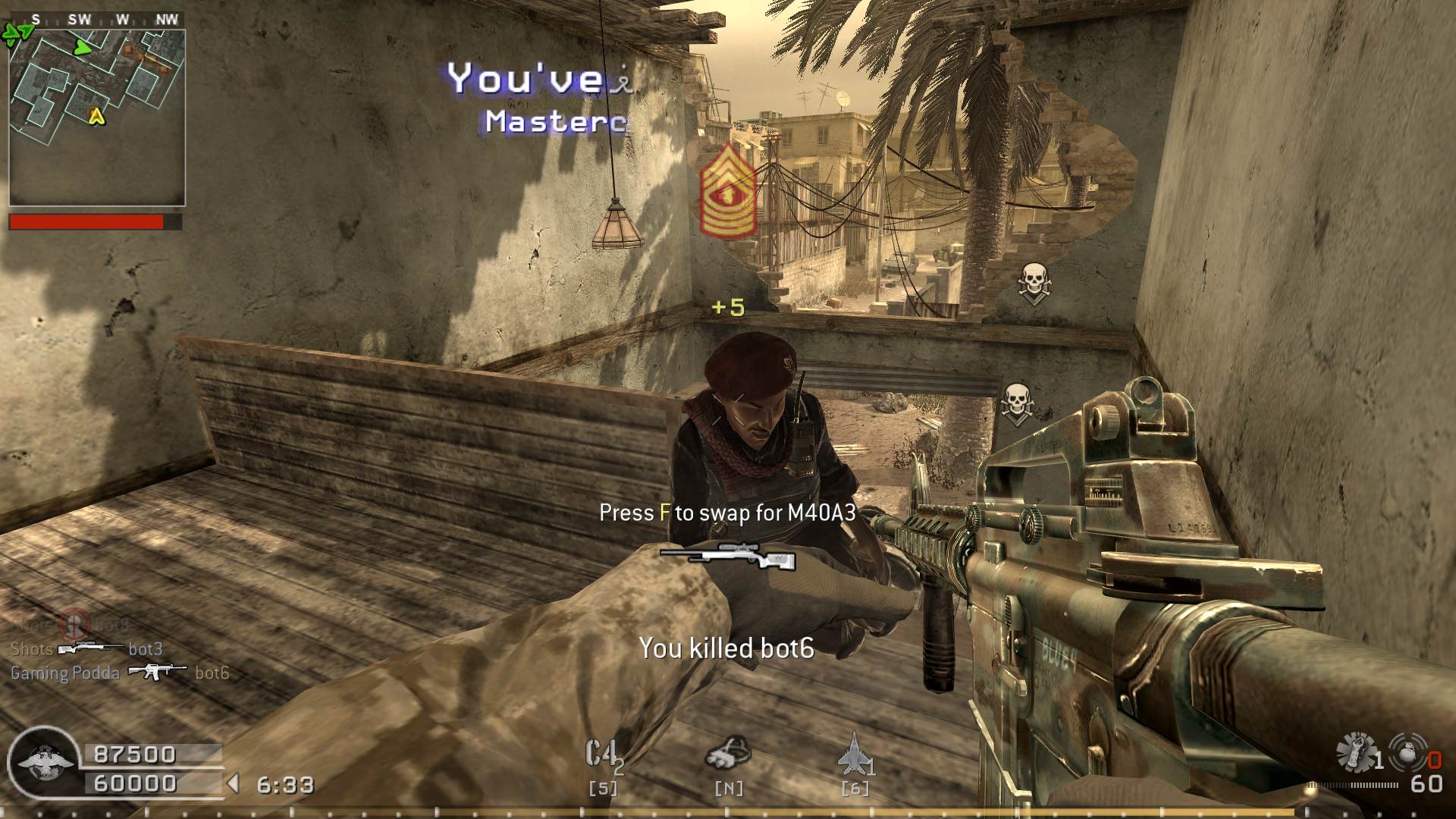This screenshot has width=1456, height=819.
Task: Click the yellow player arrow on minimap
Action: pyautogui.click(x=96, y=116)
